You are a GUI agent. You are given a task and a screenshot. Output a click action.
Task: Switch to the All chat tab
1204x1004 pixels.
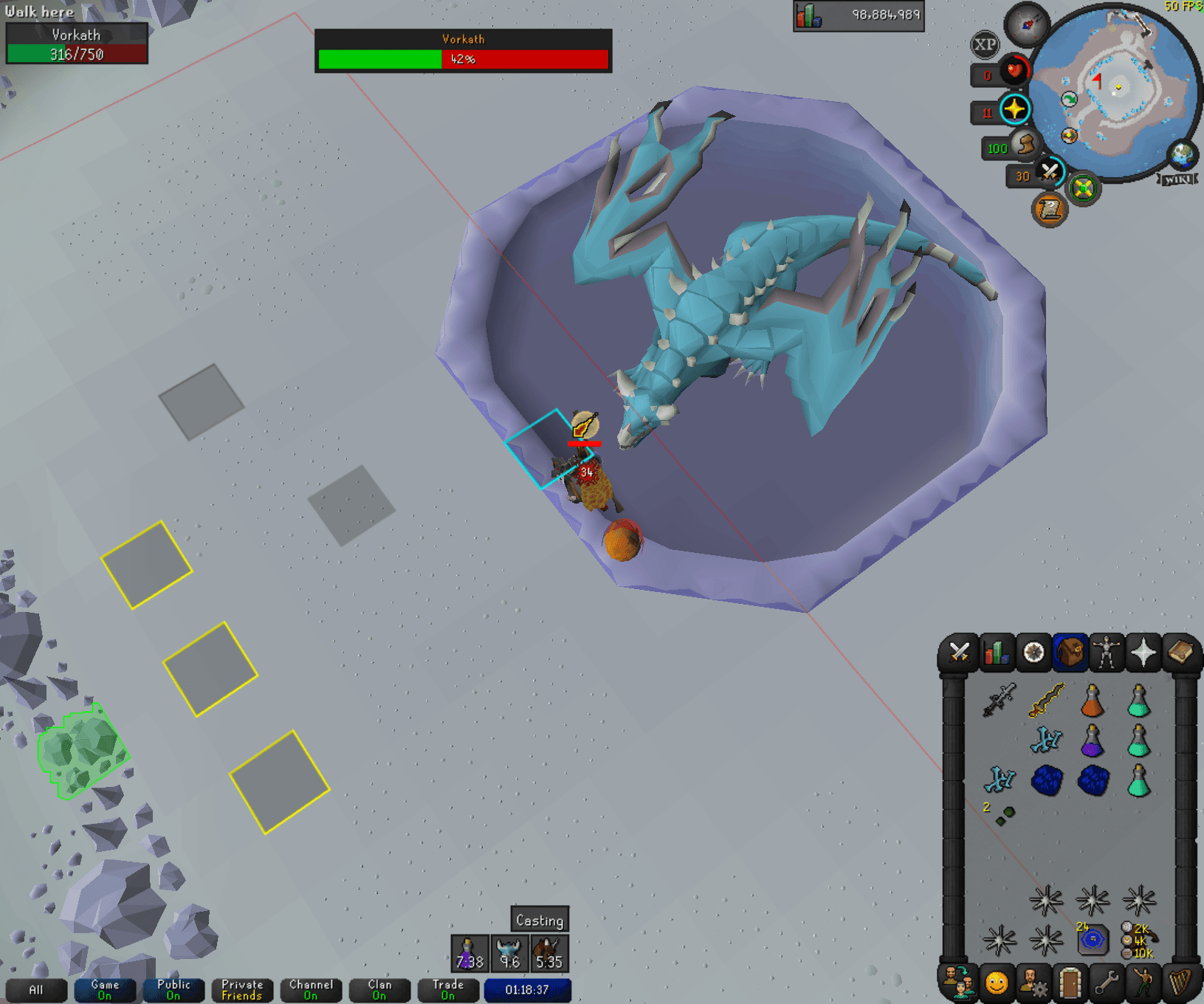click(37, 991)
